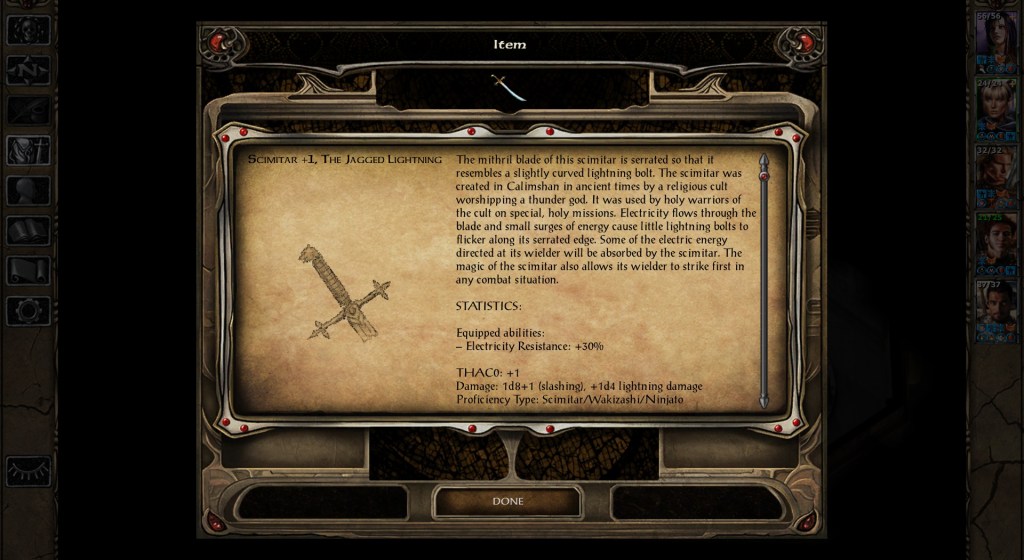1024x560 pixels.
Task: Open the character record head silhouette icon
Action: 28,190
